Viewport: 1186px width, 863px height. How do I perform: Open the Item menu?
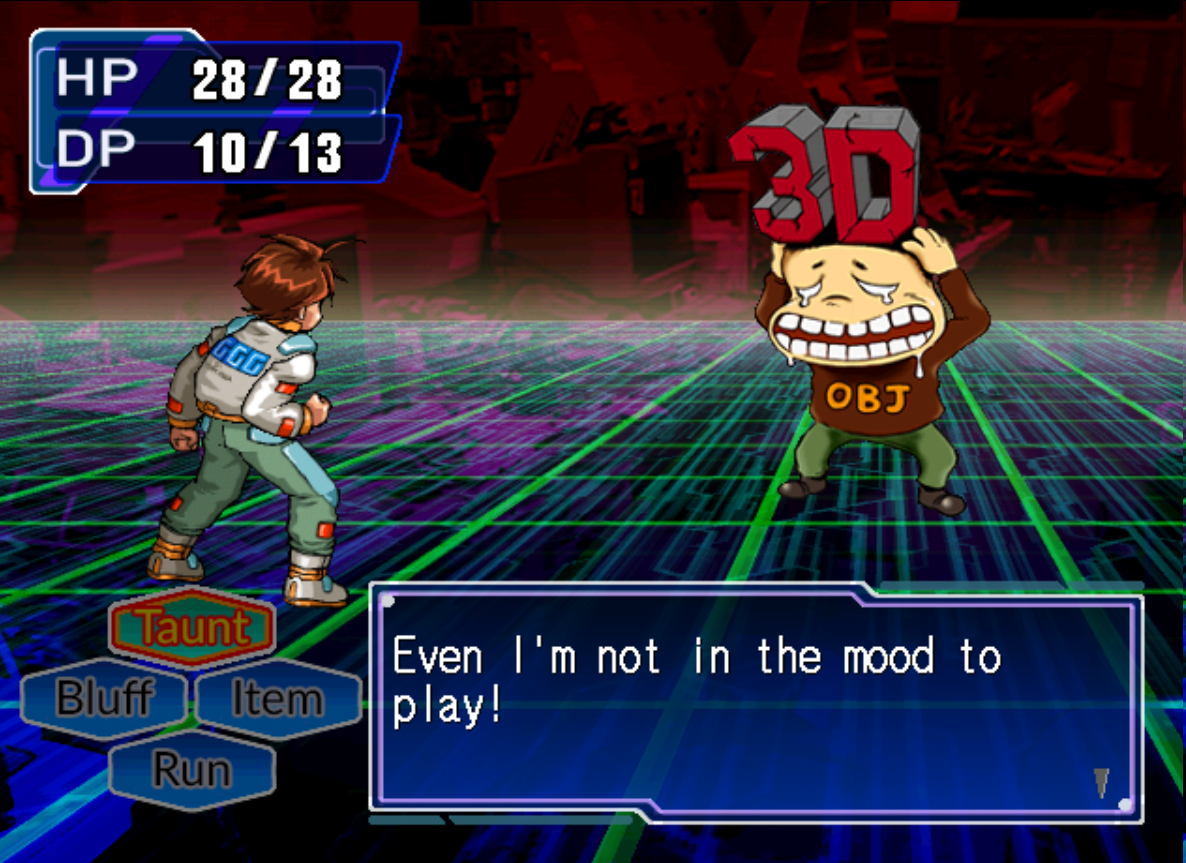[x=278, y=698]
